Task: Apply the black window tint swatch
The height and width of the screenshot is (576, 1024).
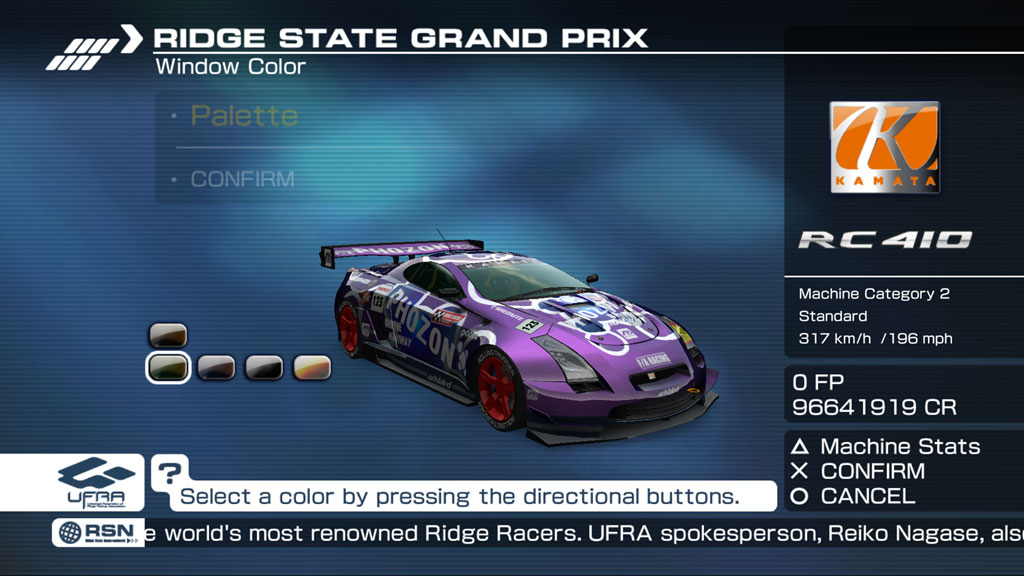Action: click(x=264, y=368)
